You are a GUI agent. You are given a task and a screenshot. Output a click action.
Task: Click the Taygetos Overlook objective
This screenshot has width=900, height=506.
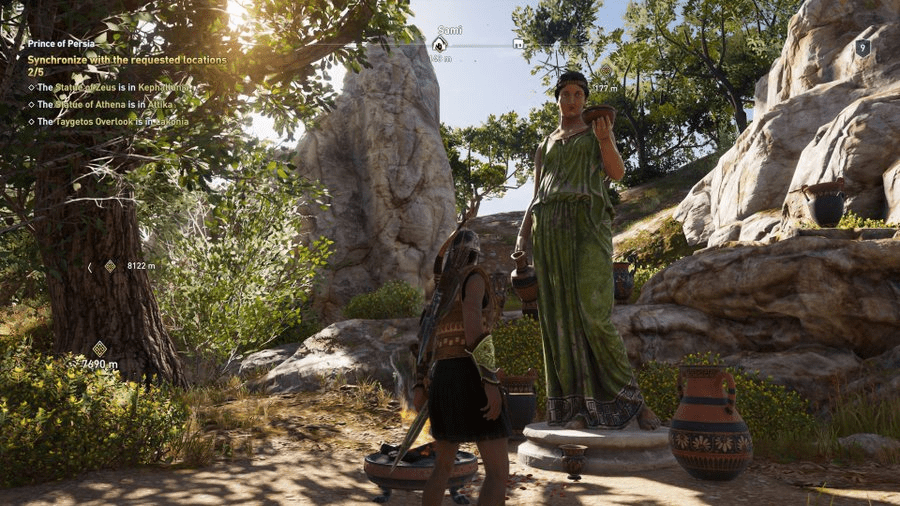112,121
